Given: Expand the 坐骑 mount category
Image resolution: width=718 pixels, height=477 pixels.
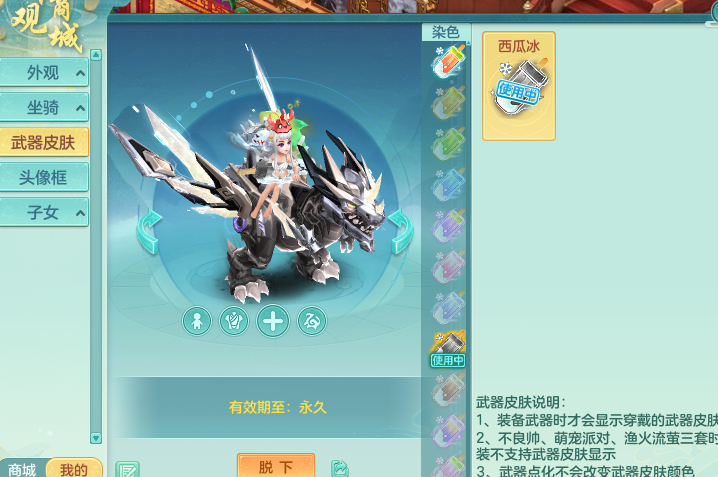Looking at the screenshot, I should 44,107.
